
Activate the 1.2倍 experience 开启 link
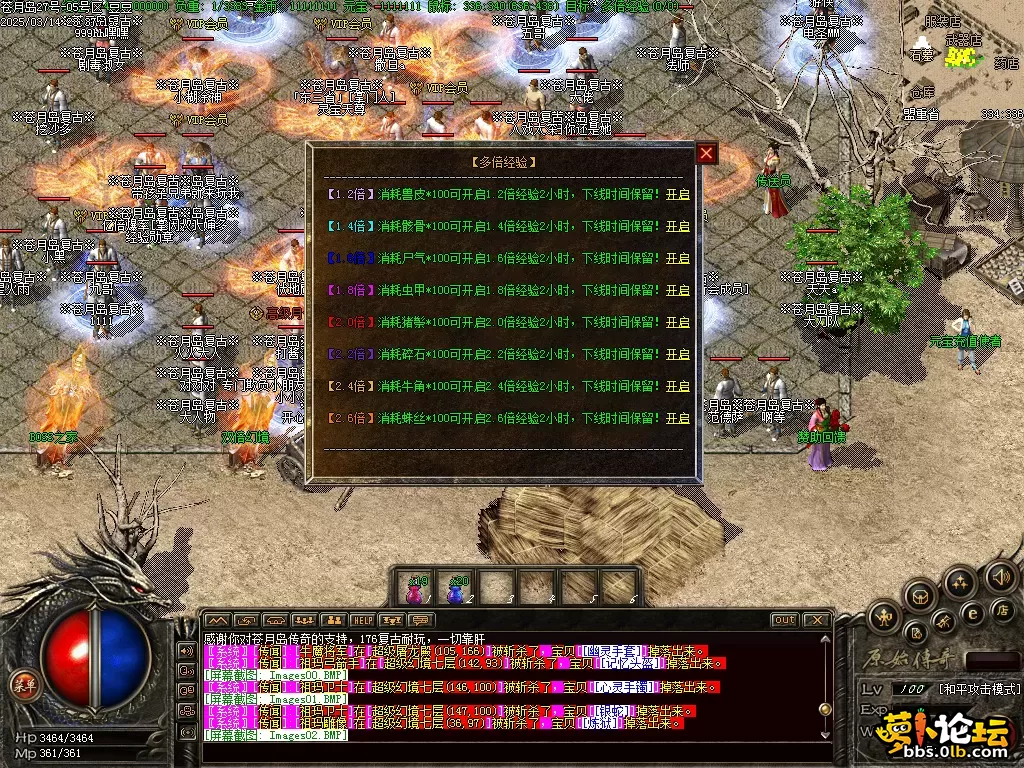pos(678,195)
